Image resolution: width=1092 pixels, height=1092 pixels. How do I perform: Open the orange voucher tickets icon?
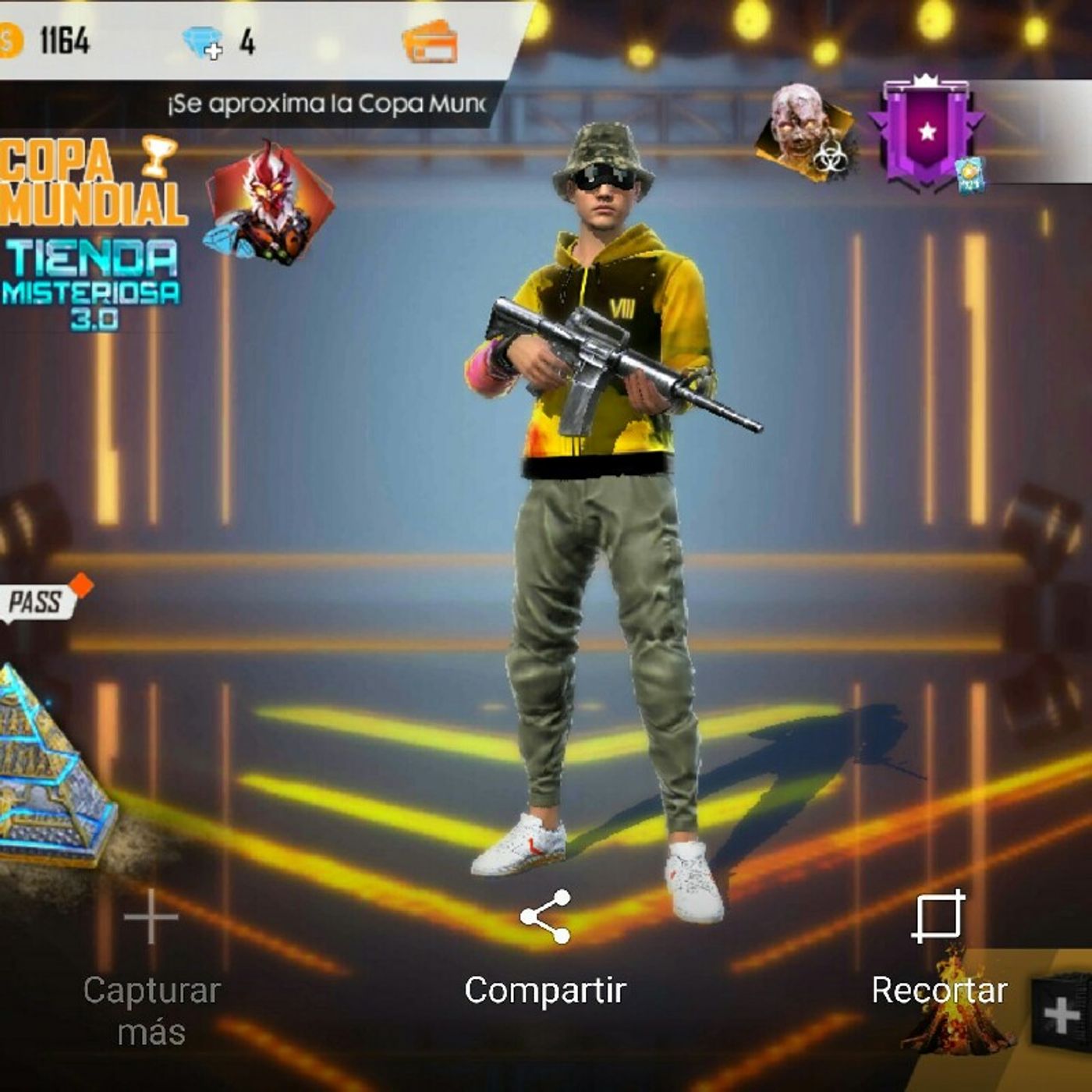(430, 41)
